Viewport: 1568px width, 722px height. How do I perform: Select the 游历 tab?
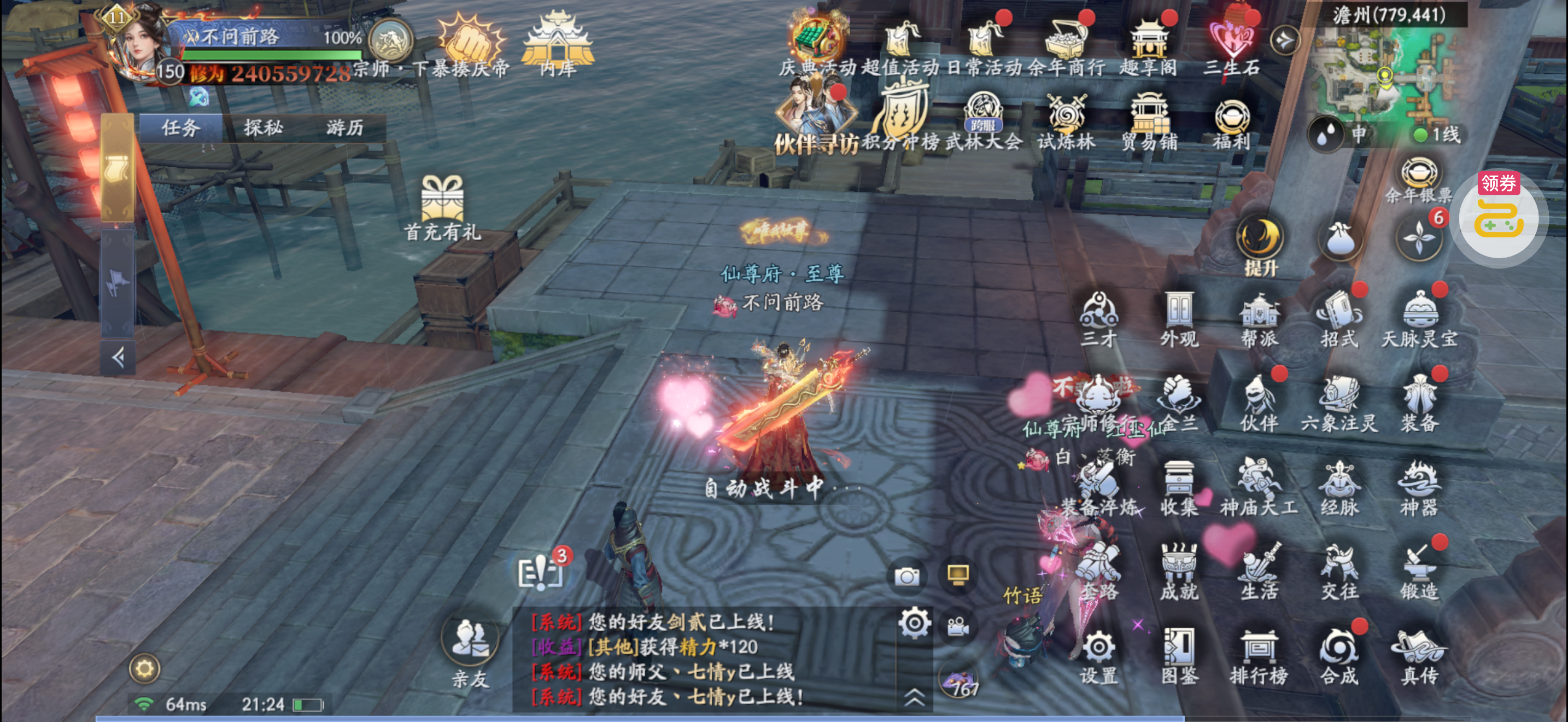click(x=344, y=127)
